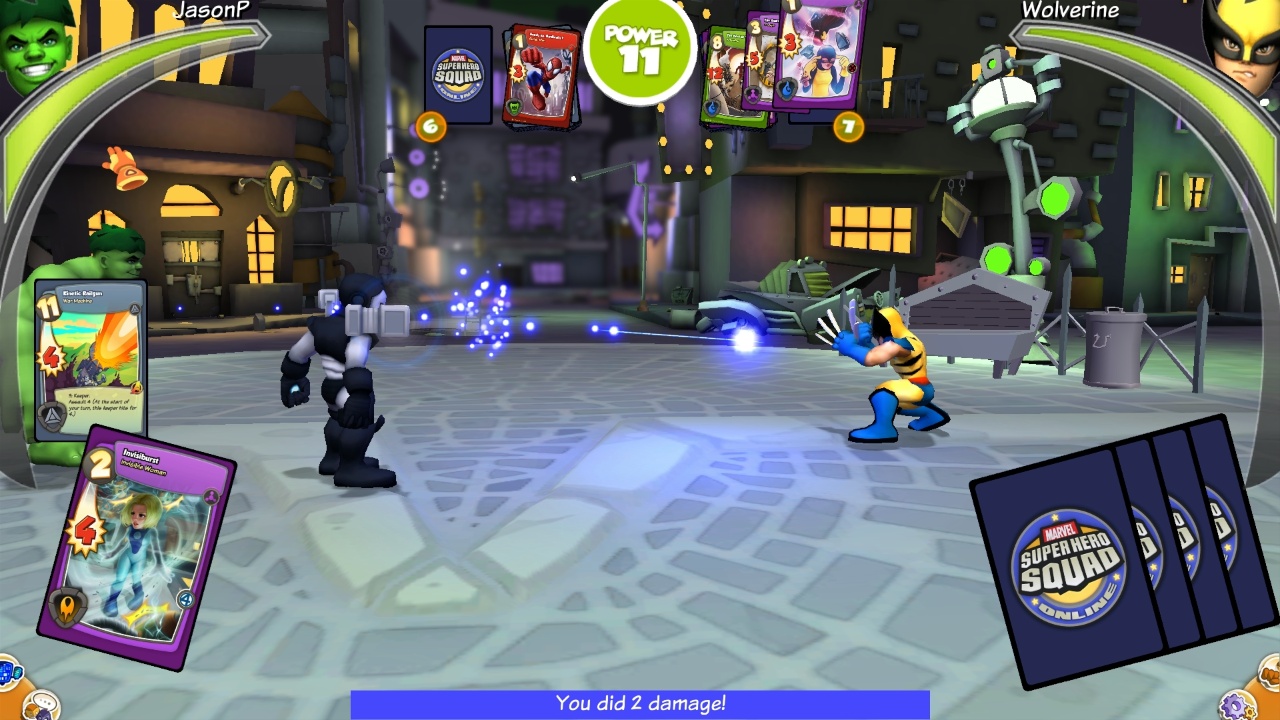This screenshot has height=720, width=1280.
Task: Dismiss the 'You did 2 damage!' banner
Action: (x=640, y=704)
